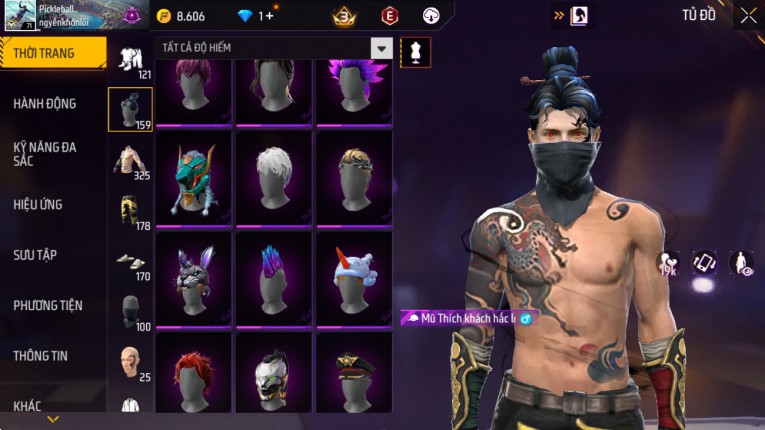Viewport: 765px width, 430px height.
Task: Select the yellow pants subcategory icon
Action: coord(129,211)
